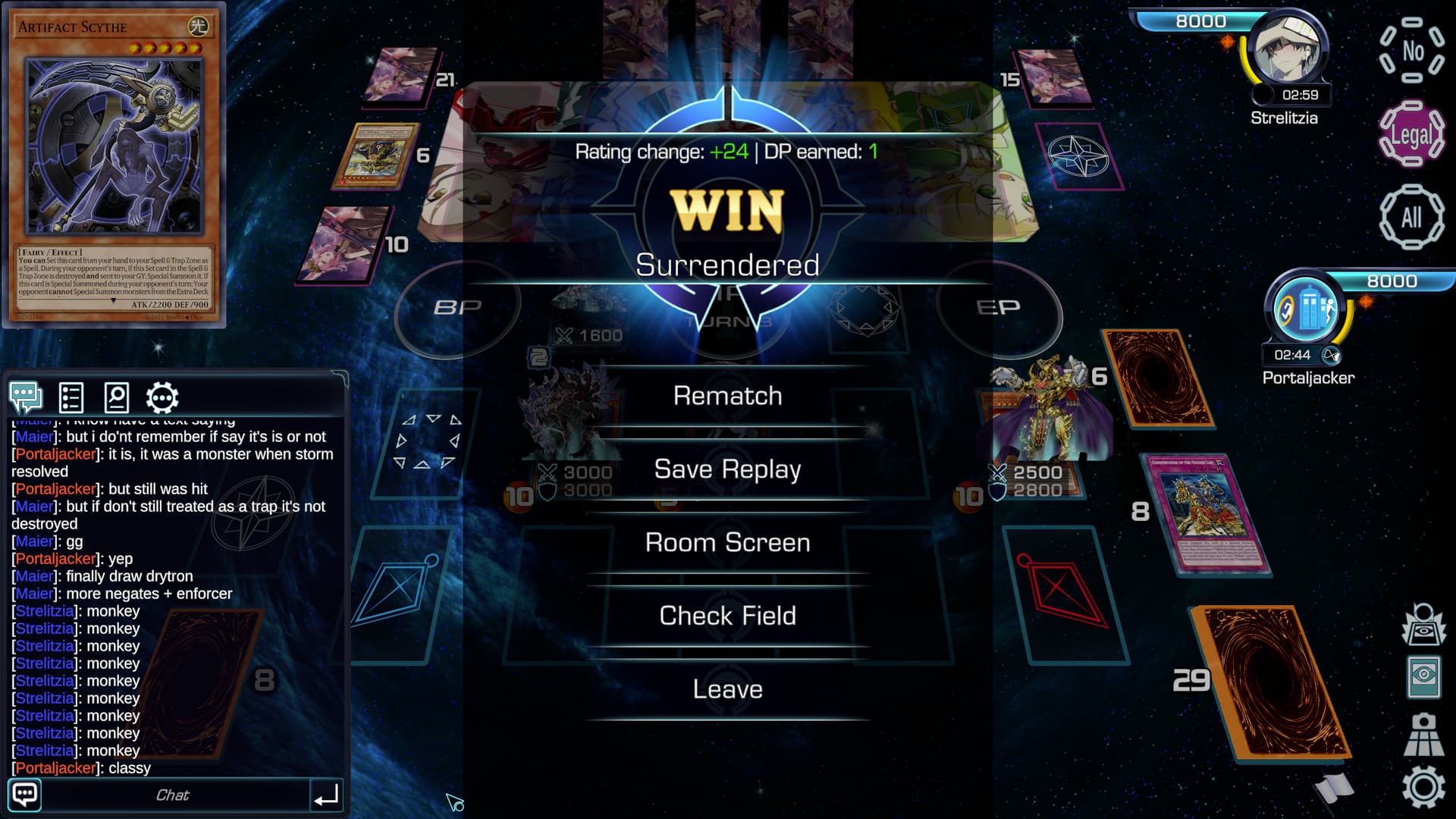
Task: Click the speech bubble icon beside chat
Action: pos(25,795)
